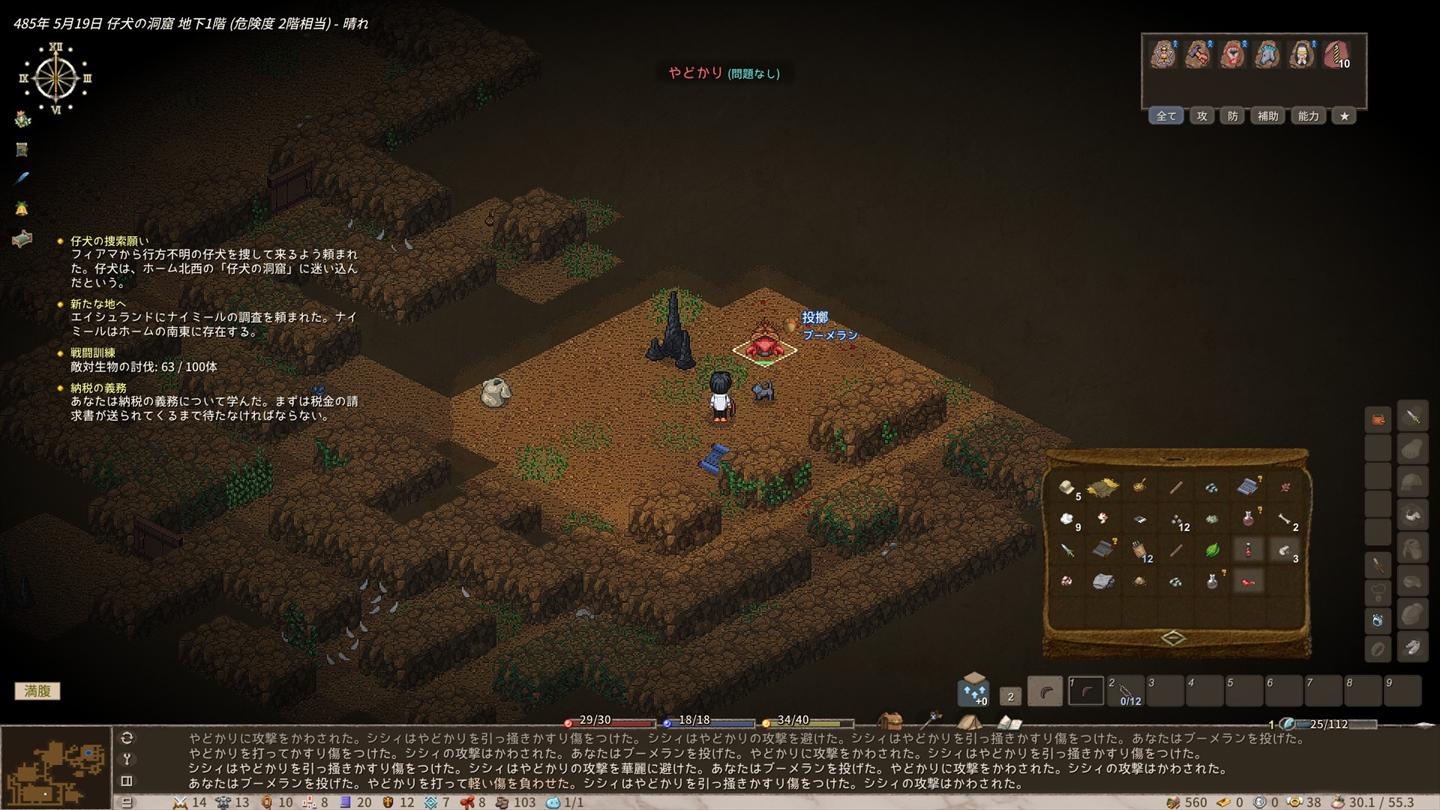Click the wrench icon beside the message log
Viewport: 1440px width, 810px height.
click(x=127, y=759)
